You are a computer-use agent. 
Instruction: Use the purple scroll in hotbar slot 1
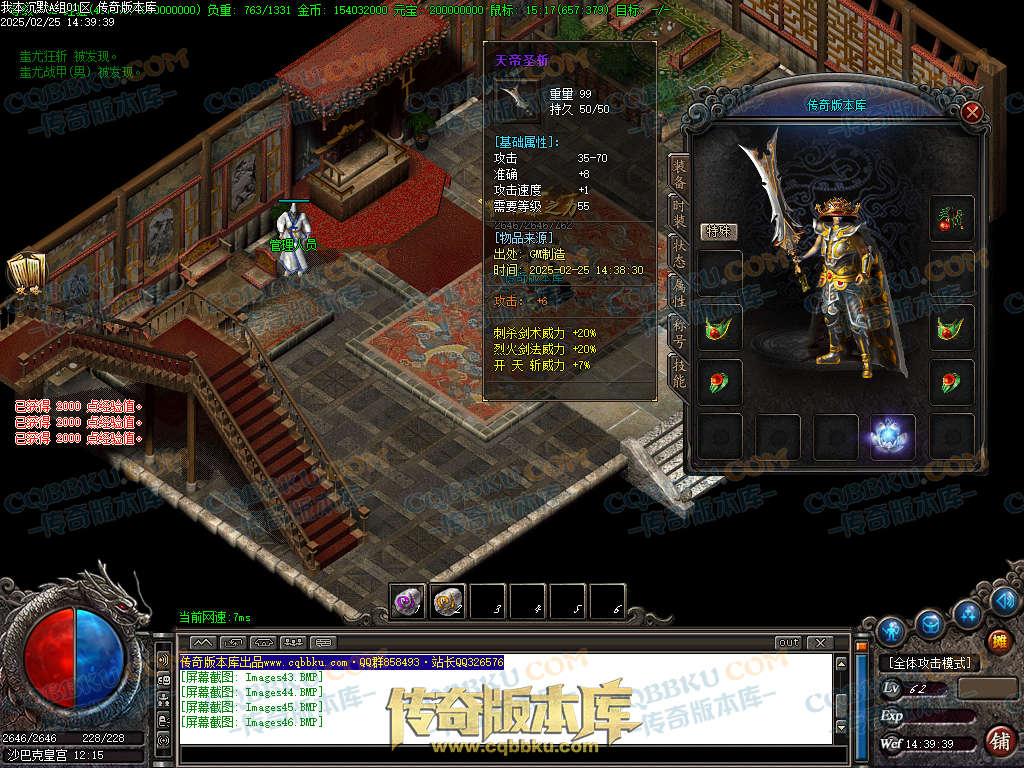point(408,602)
